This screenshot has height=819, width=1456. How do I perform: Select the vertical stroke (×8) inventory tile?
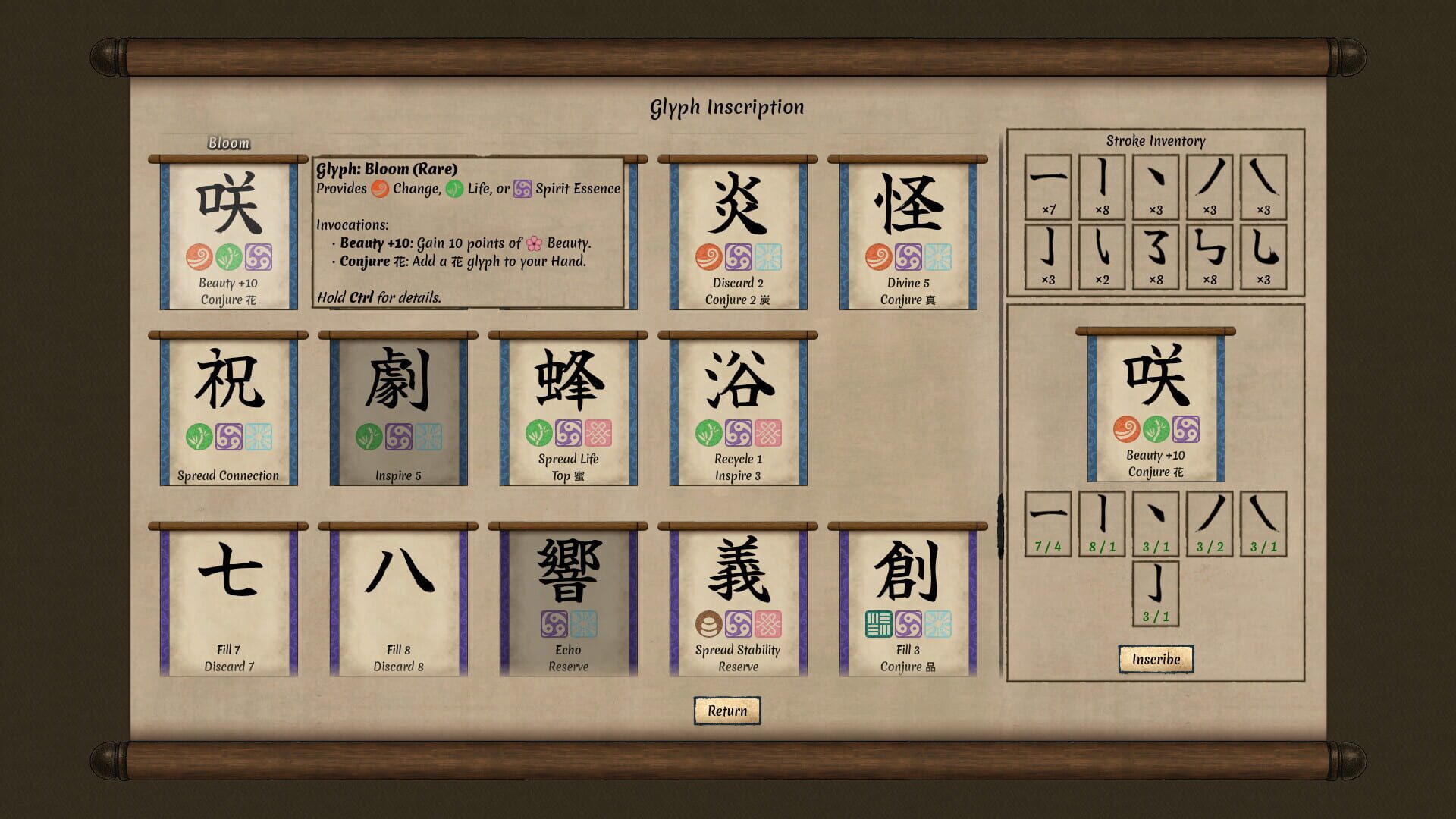tap(1101, 184)
